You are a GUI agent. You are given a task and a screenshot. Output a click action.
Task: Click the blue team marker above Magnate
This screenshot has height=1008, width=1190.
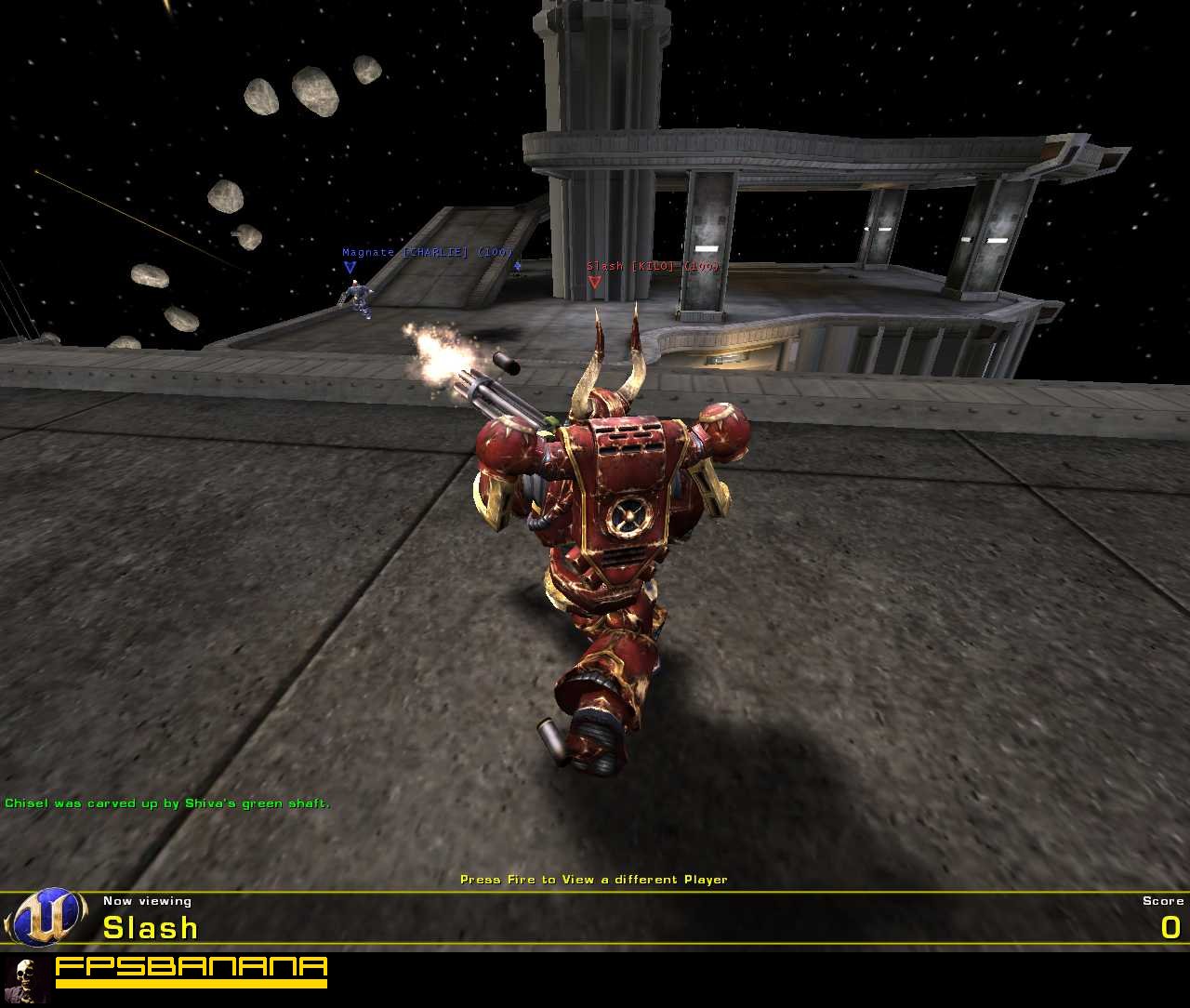(x=350, y=266)
